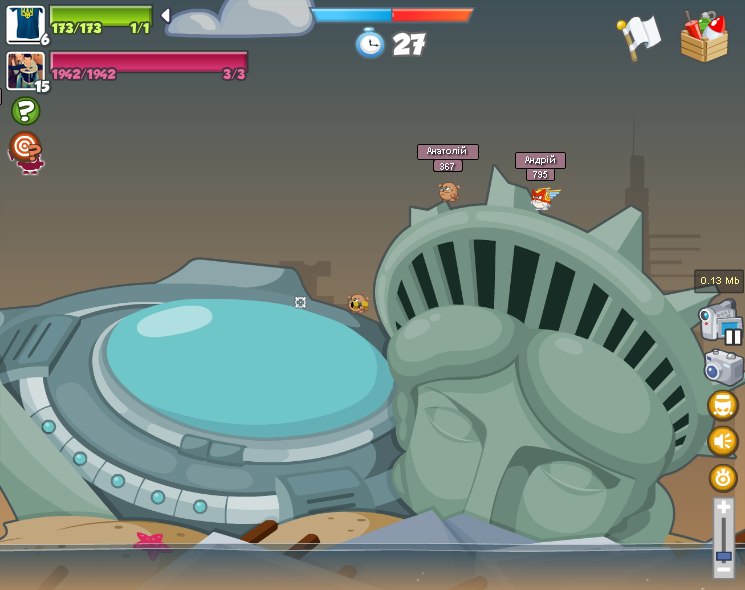Toggle sound with the speaker button

pos(722,440)
